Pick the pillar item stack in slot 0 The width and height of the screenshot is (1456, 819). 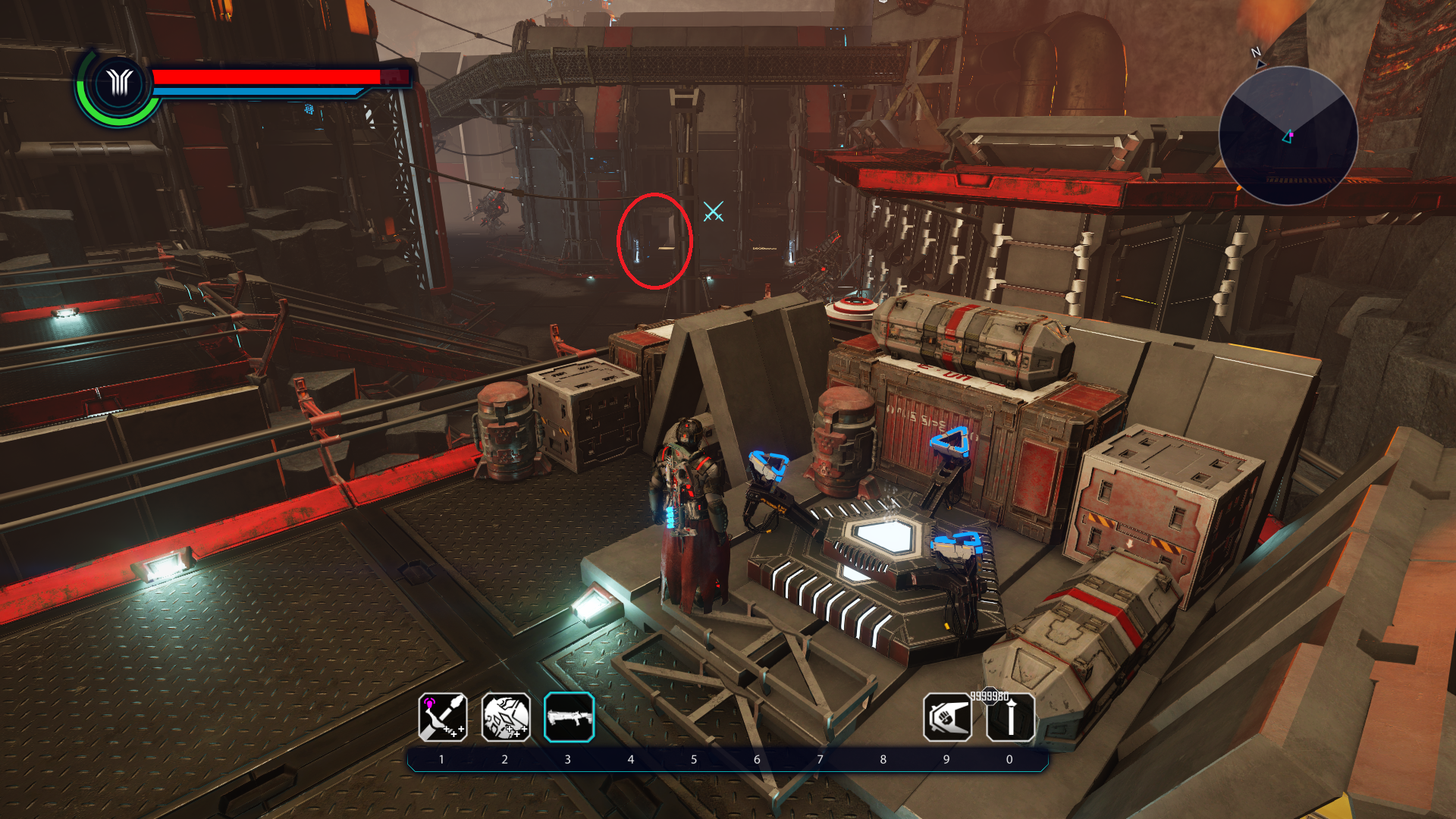1010,717
